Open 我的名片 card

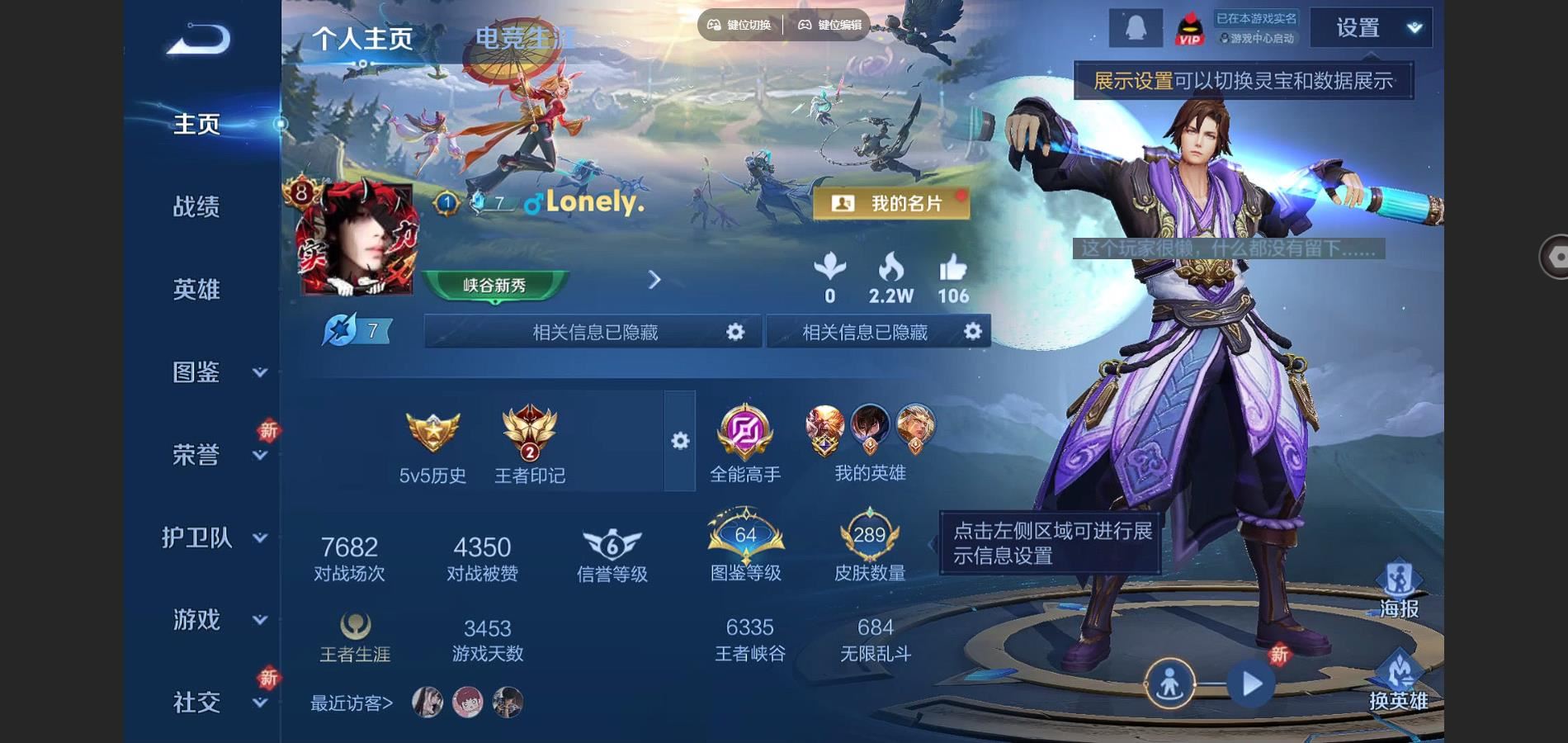891,203
